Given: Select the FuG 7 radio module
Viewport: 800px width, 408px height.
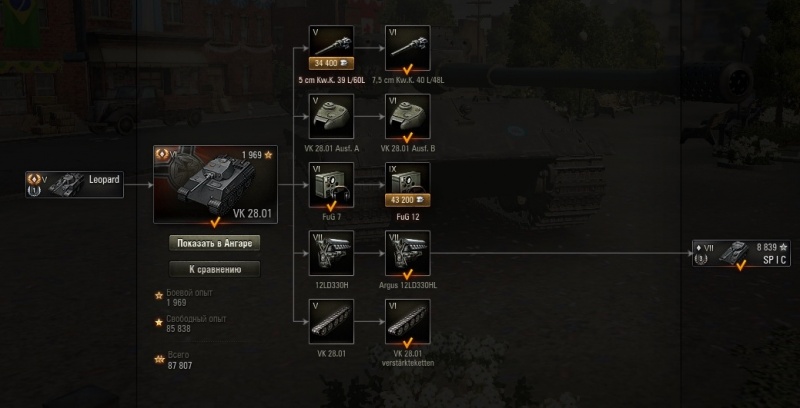Looking at the screenshot, I should click(330, 182).
